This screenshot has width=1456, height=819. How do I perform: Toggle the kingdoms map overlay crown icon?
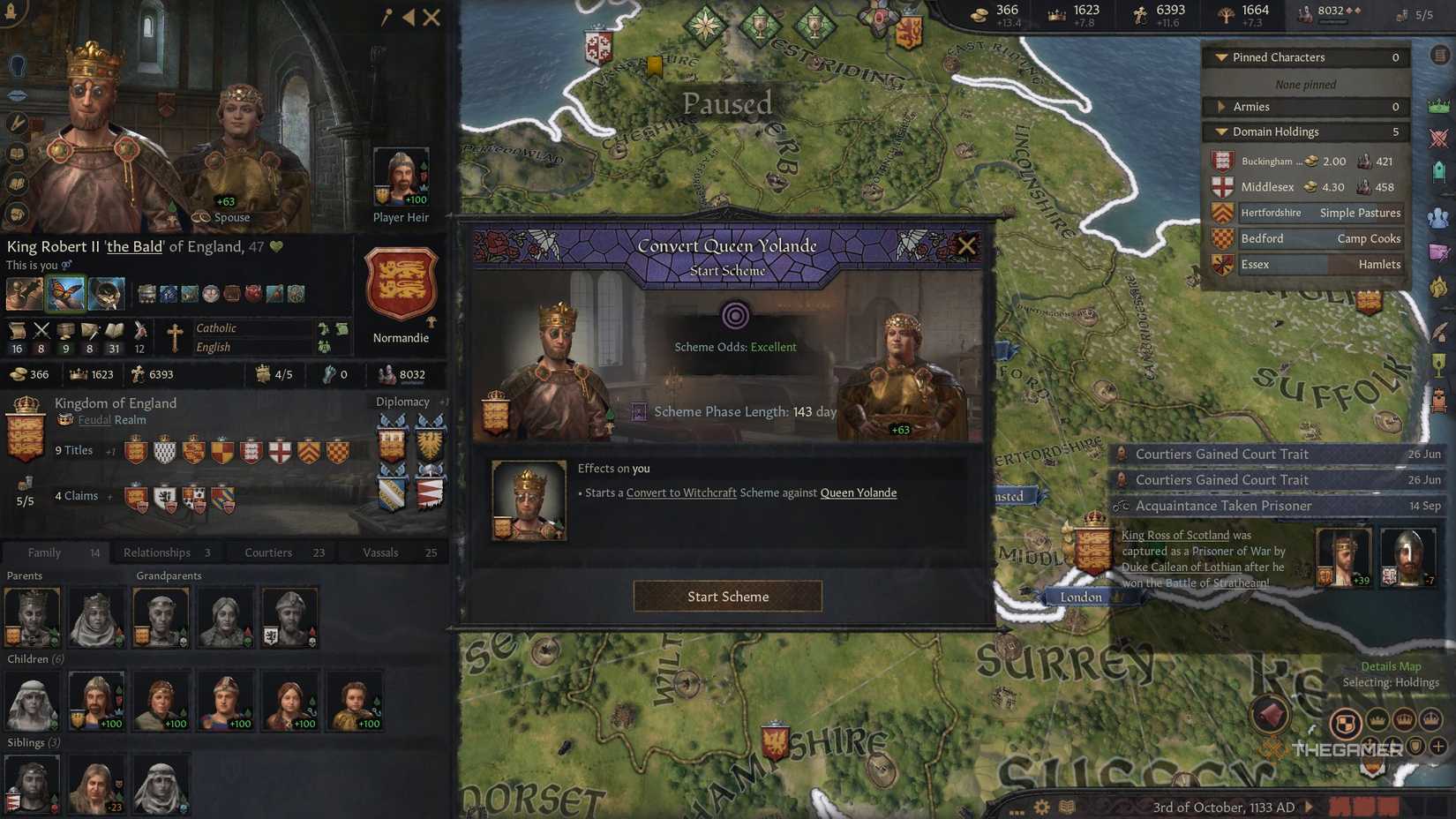1405,720
